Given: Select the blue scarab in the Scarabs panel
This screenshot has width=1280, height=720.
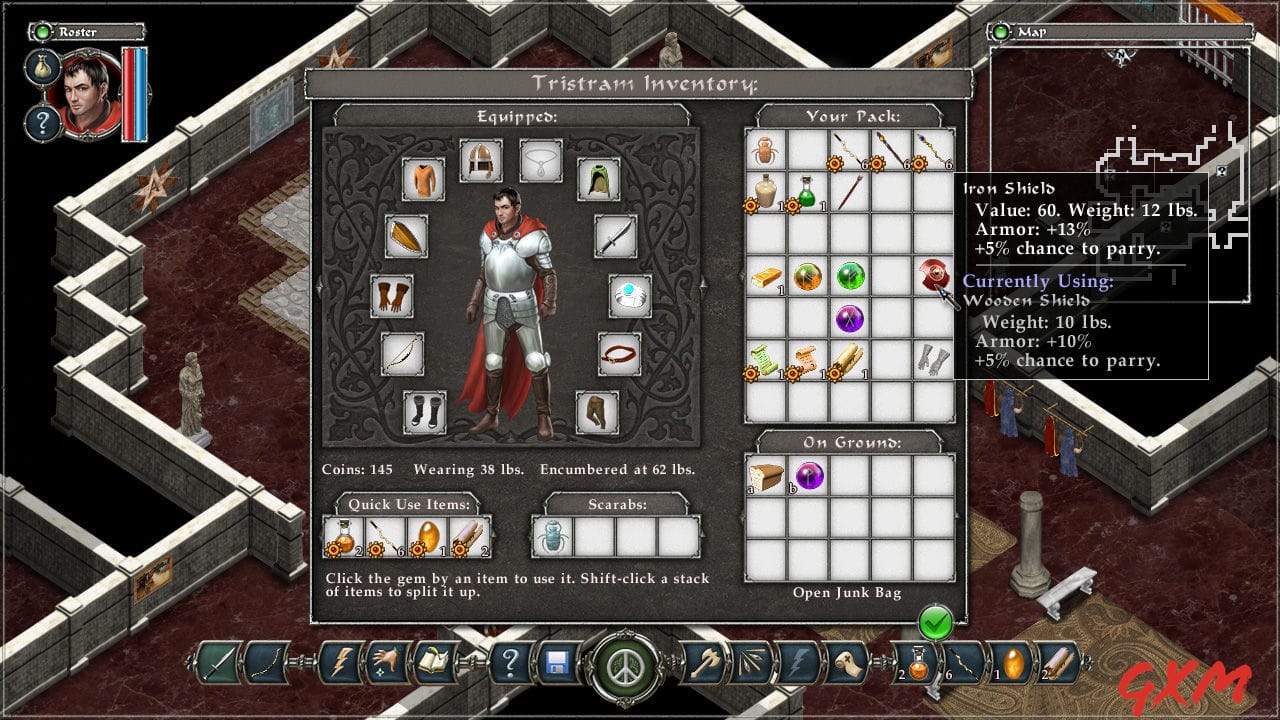Looking at the screenshot, I should pos(551,538).
